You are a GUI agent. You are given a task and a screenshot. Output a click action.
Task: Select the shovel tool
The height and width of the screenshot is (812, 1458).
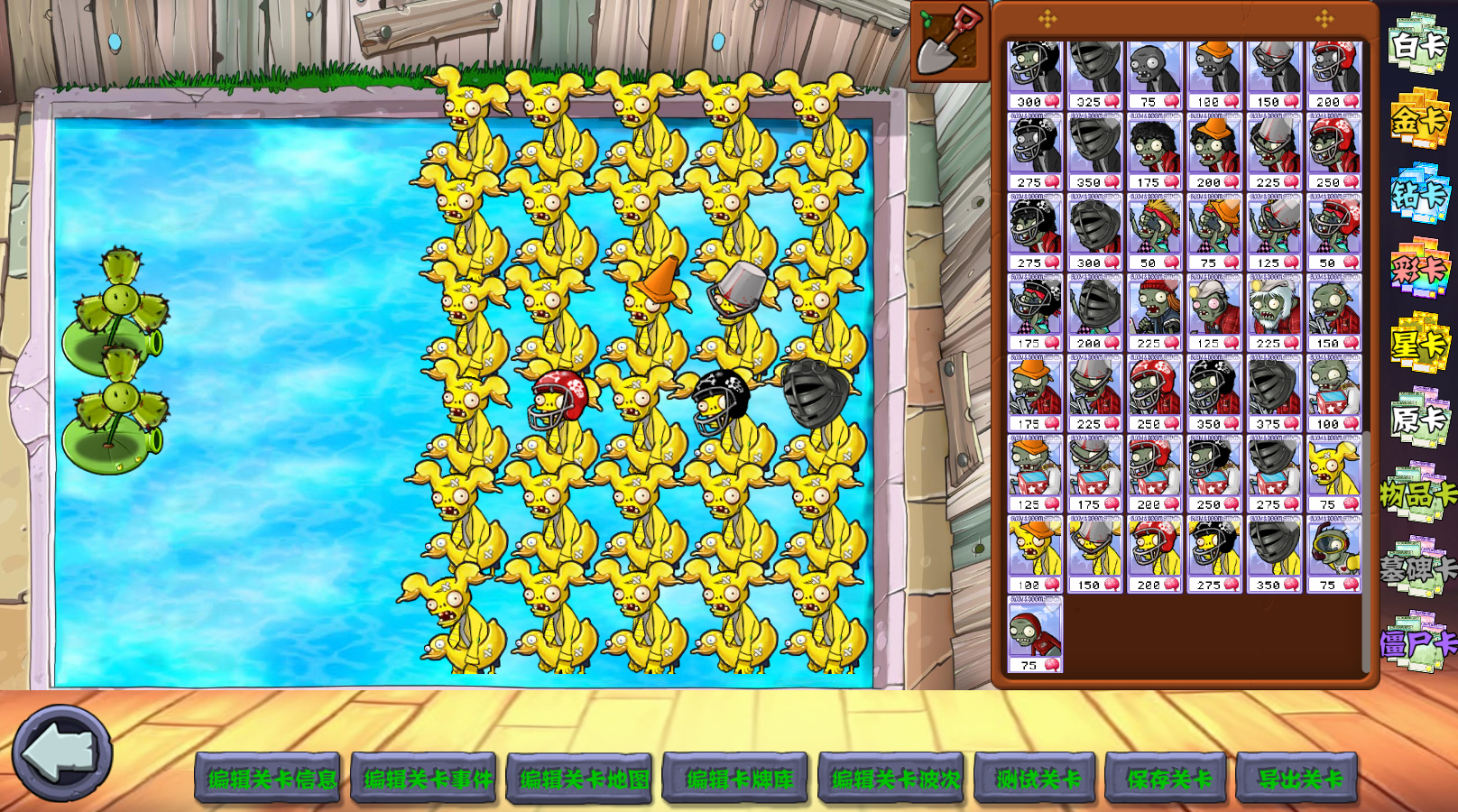tap(949, 41)
